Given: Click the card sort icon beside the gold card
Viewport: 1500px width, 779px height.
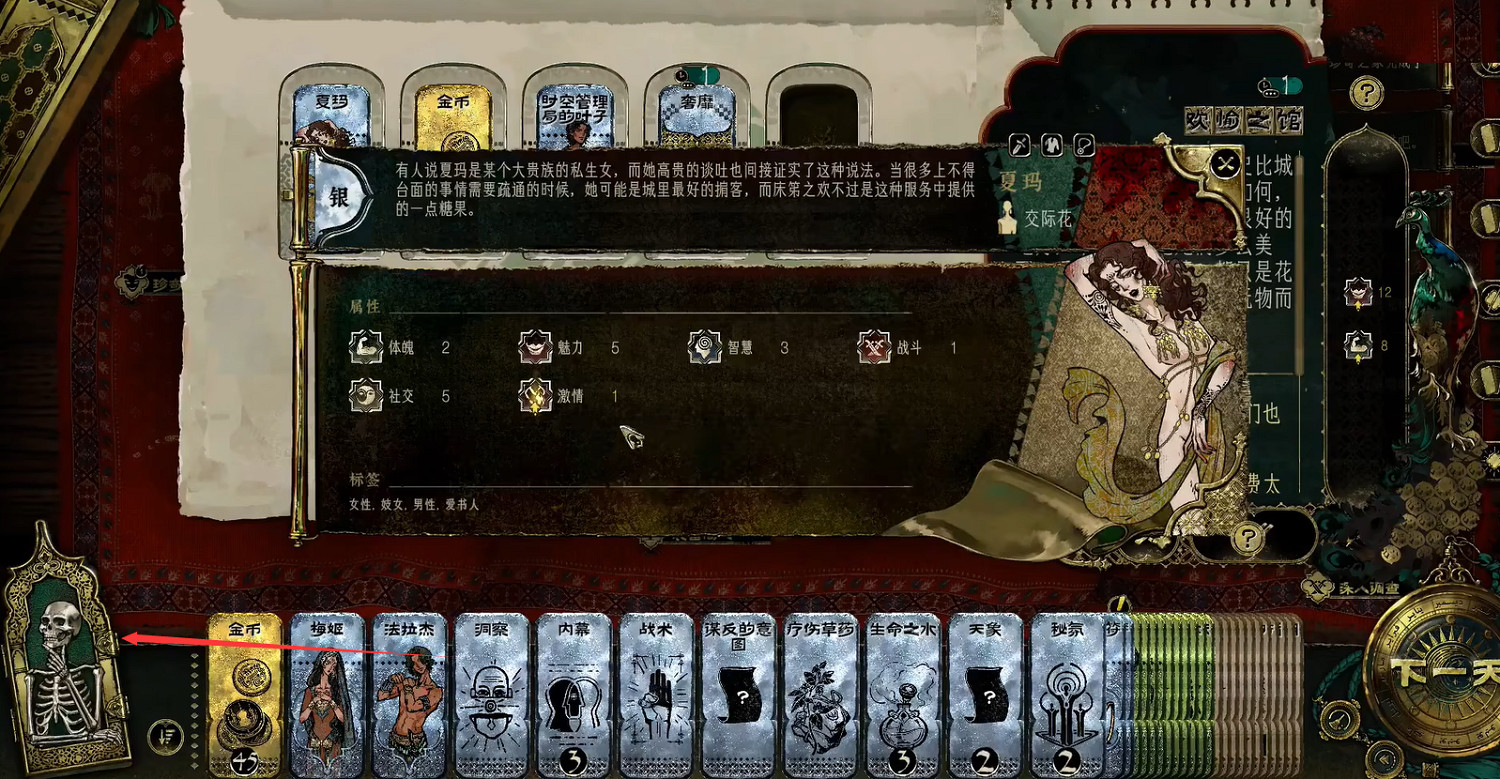Looking at the screenshot, I should (x=166, y=736).
